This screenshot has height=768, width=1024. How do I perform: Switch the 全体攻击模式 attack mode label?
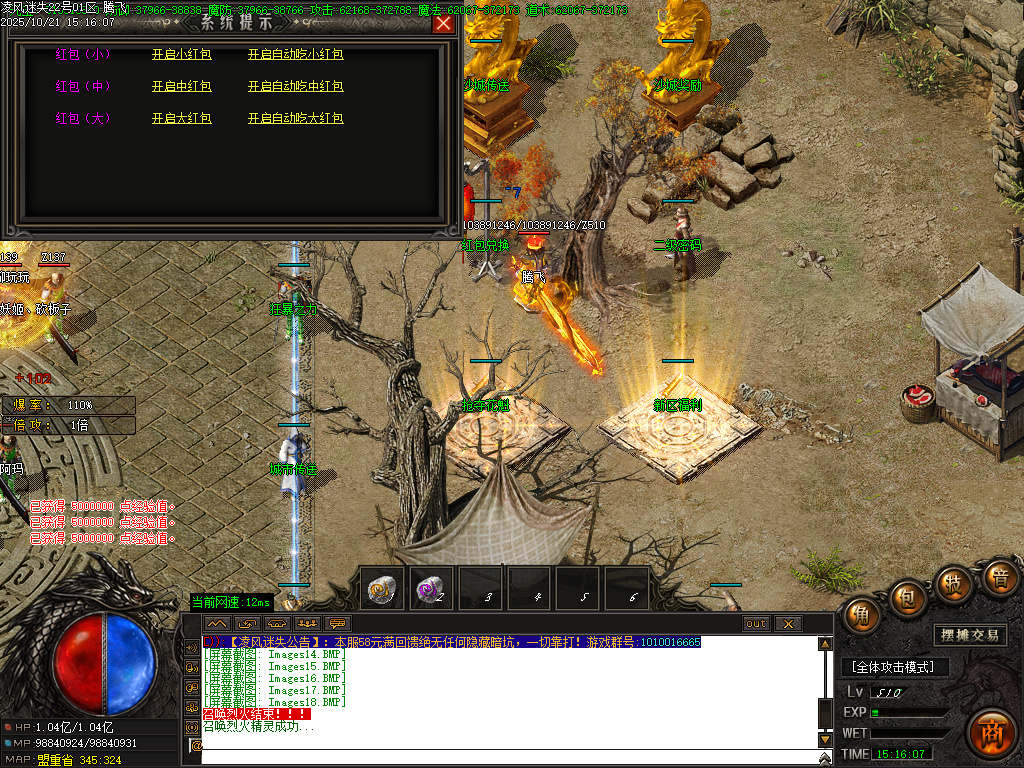pyautogui.click(x=893, y=667)
